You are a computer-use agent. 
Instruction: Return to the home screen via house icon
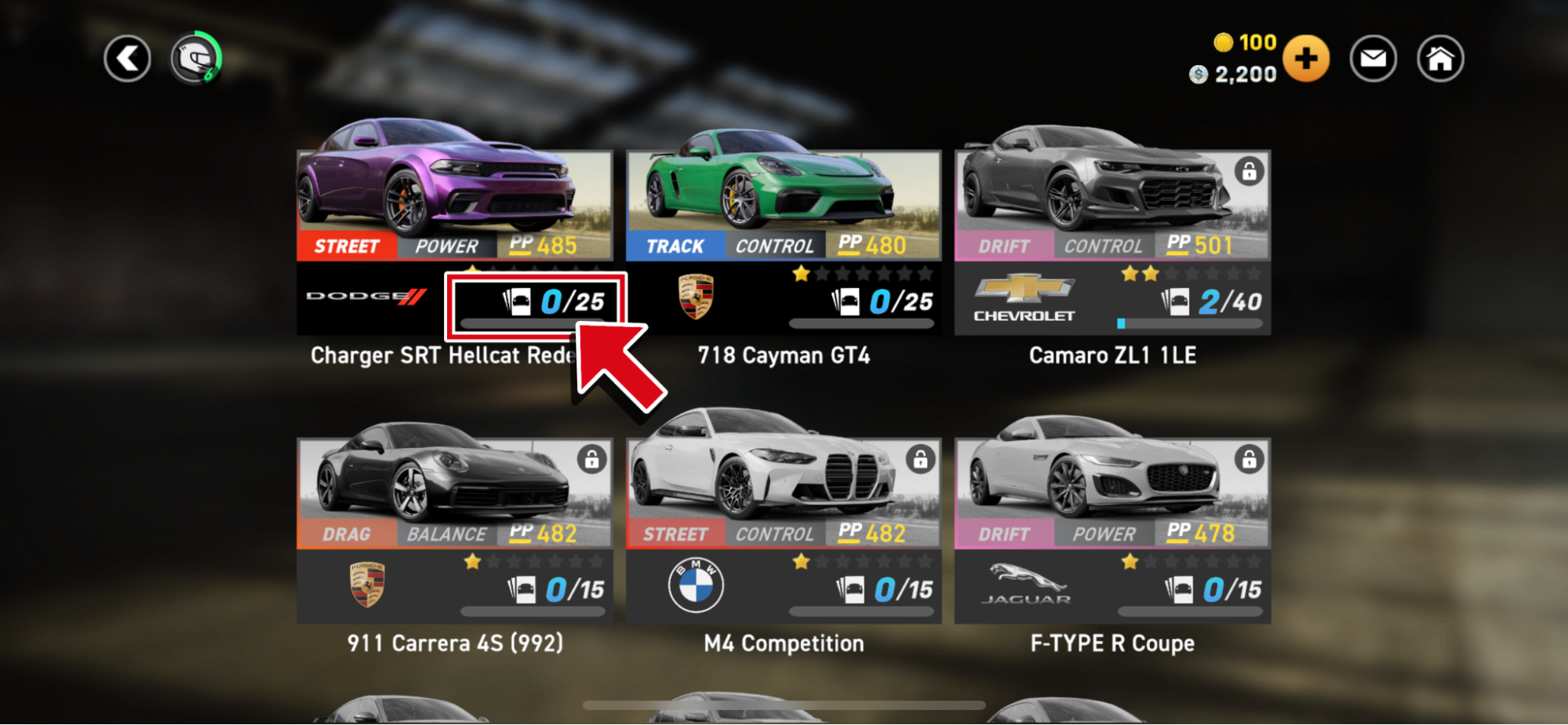point(1439,58)
